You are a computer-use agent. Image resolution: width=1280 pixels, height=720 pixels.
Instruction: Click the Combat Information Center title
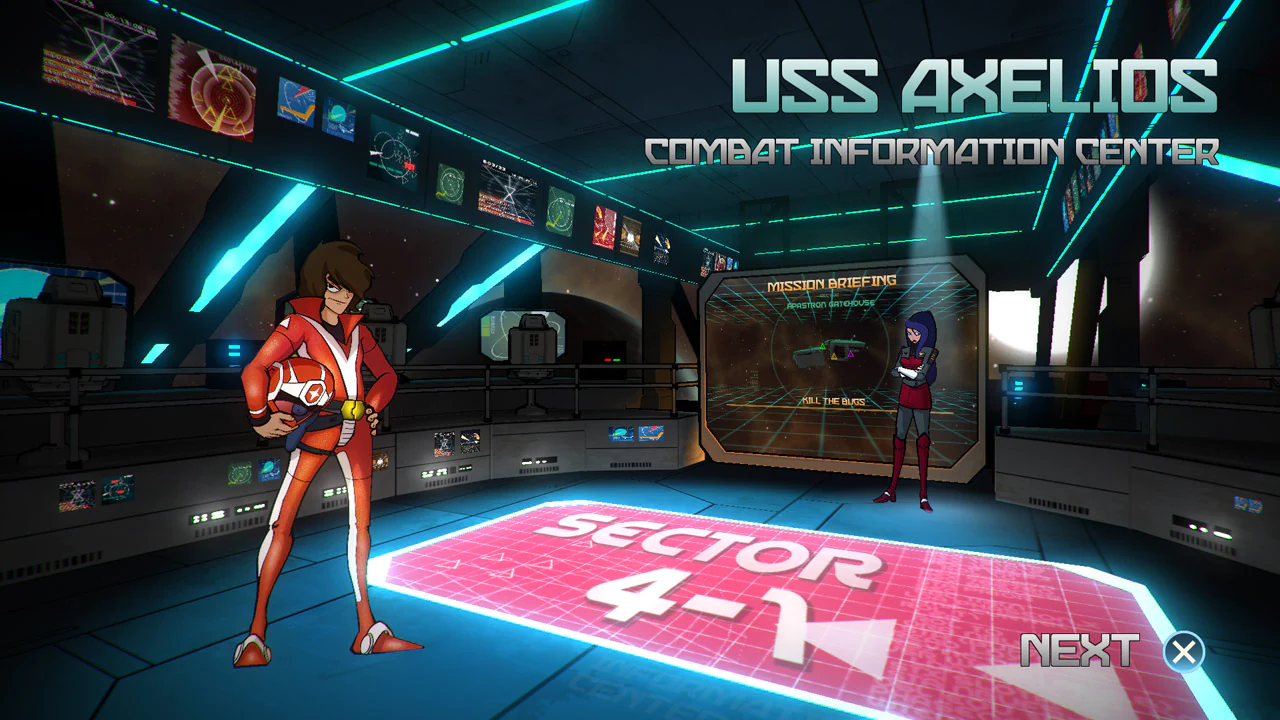click(x=933, y=152)
